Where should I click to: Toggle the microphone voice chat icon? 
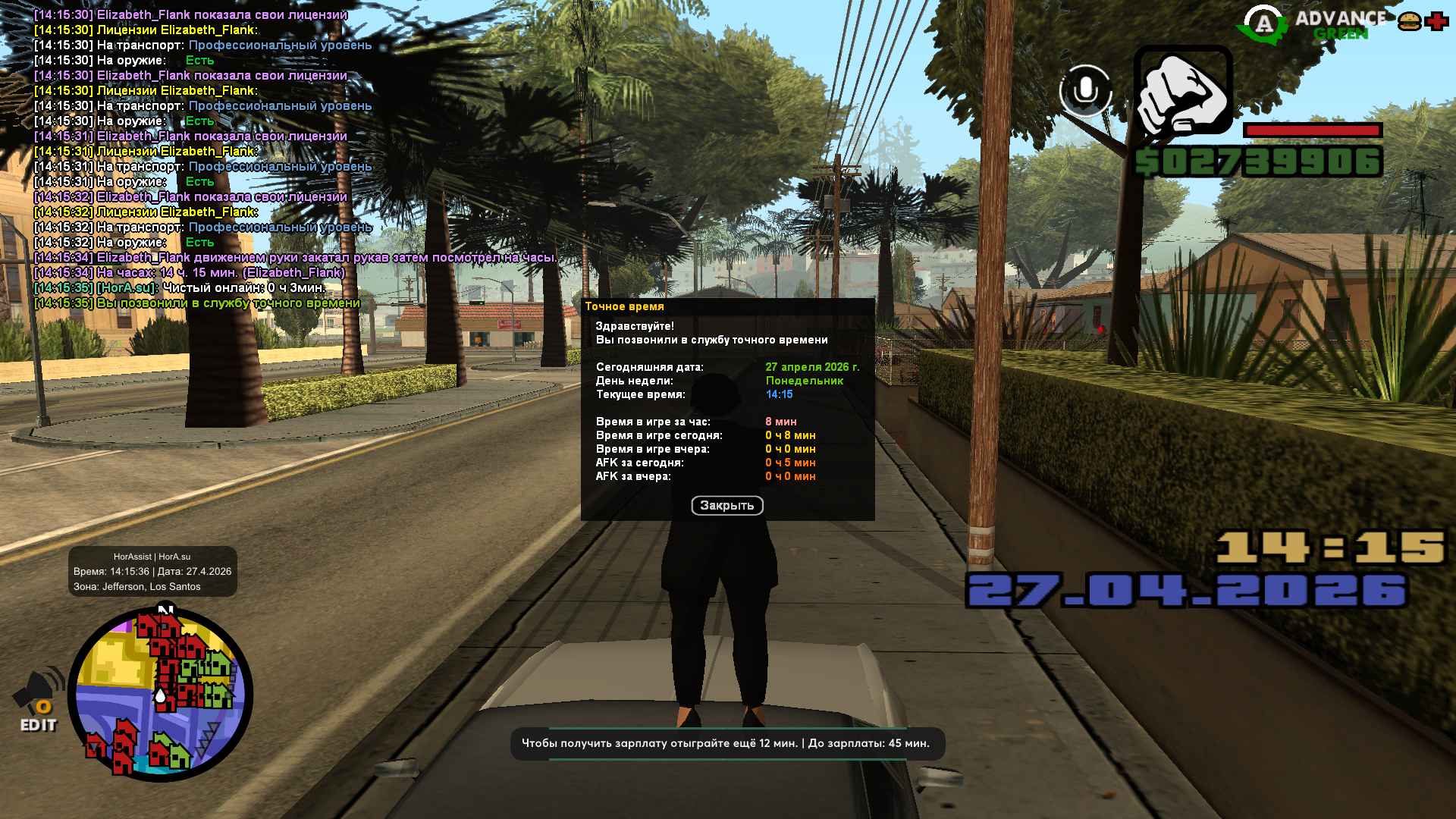(x=1085, y=90)
